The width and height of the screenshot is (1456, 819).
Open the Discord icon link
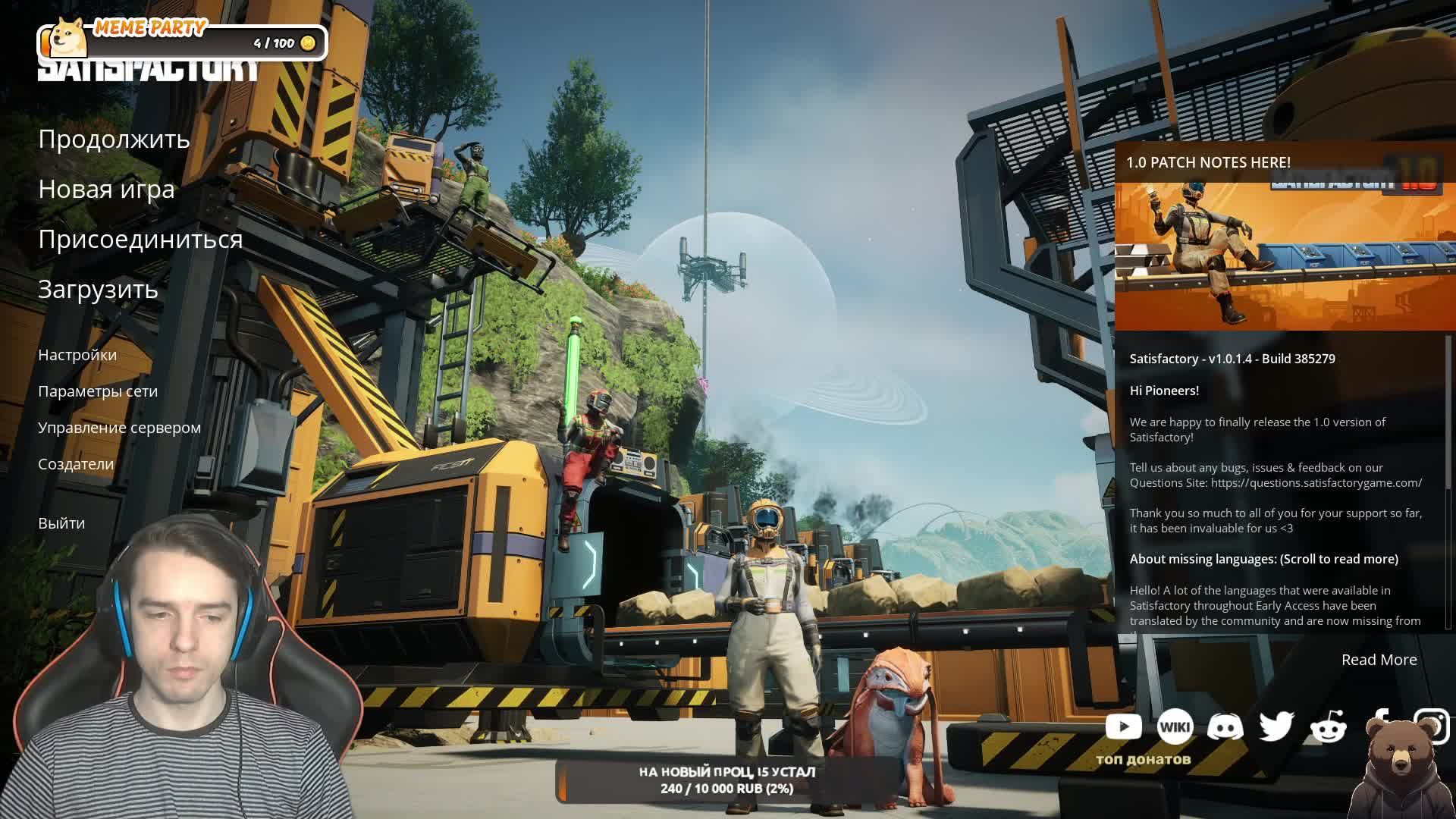[1225, 726]
